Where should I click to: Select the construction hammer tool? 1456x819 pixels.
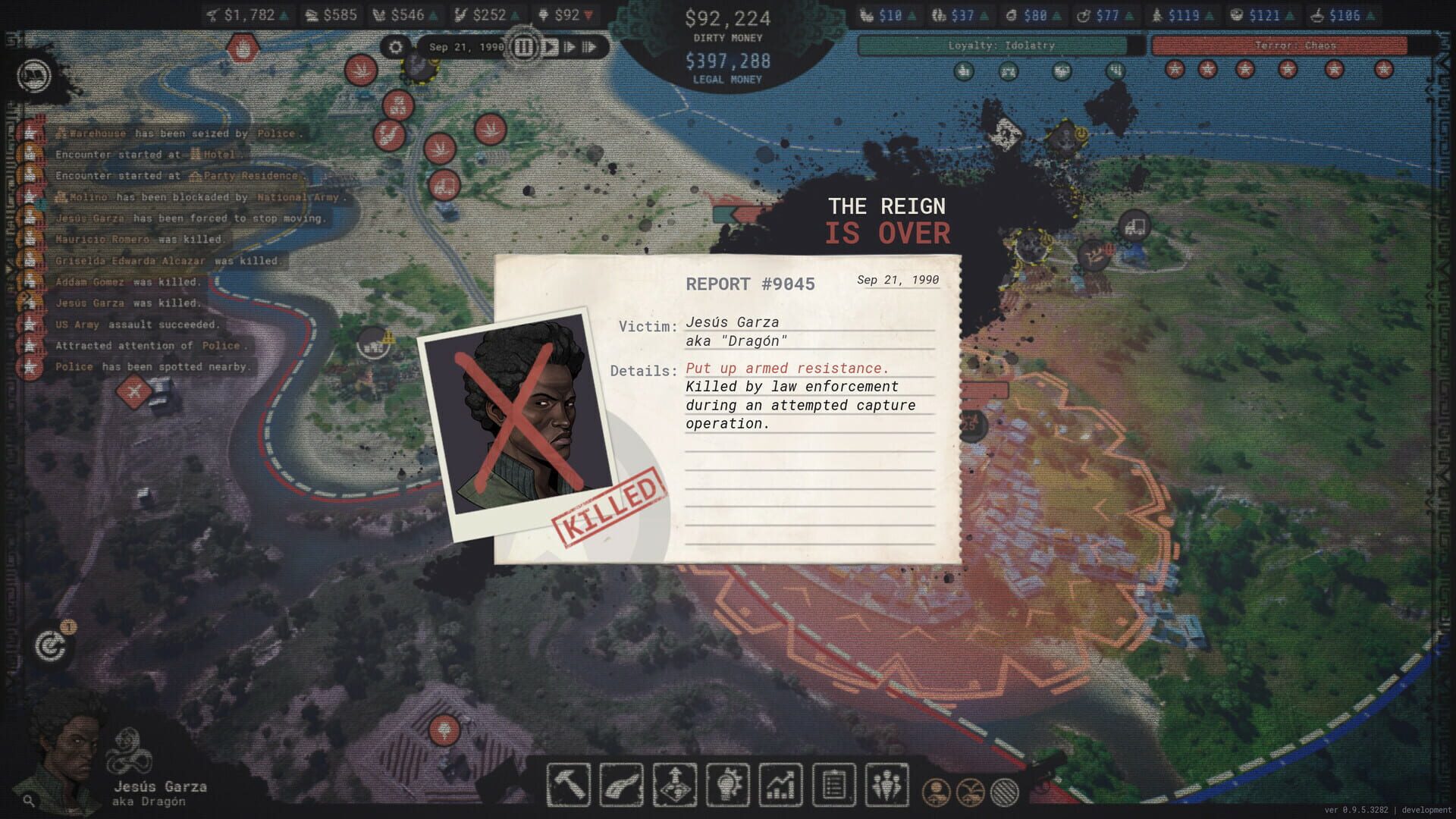pos(570,785)
